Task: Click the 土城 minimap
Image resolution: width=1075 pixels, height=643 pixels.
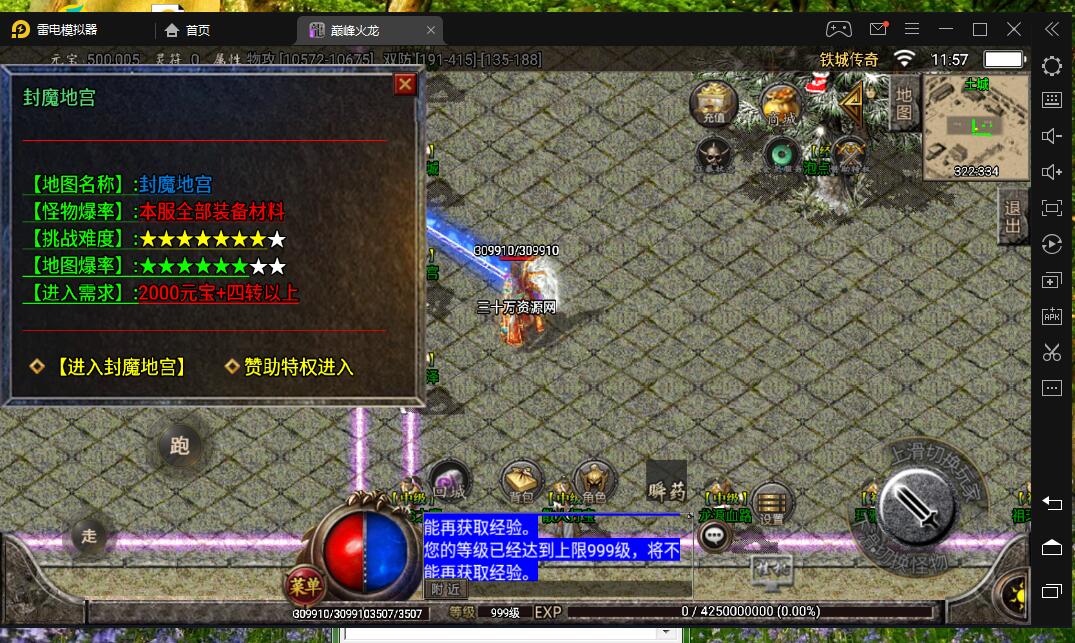Action: point(975,126)
